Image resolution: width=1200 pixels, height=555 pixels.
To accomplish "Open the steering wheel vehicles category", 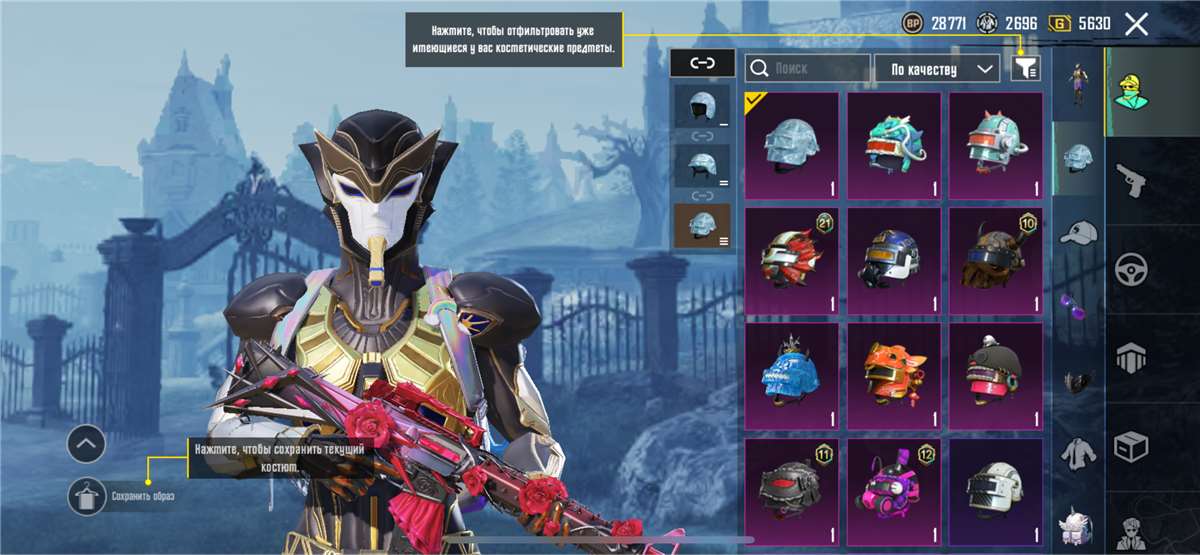I will coord(1131,269).
